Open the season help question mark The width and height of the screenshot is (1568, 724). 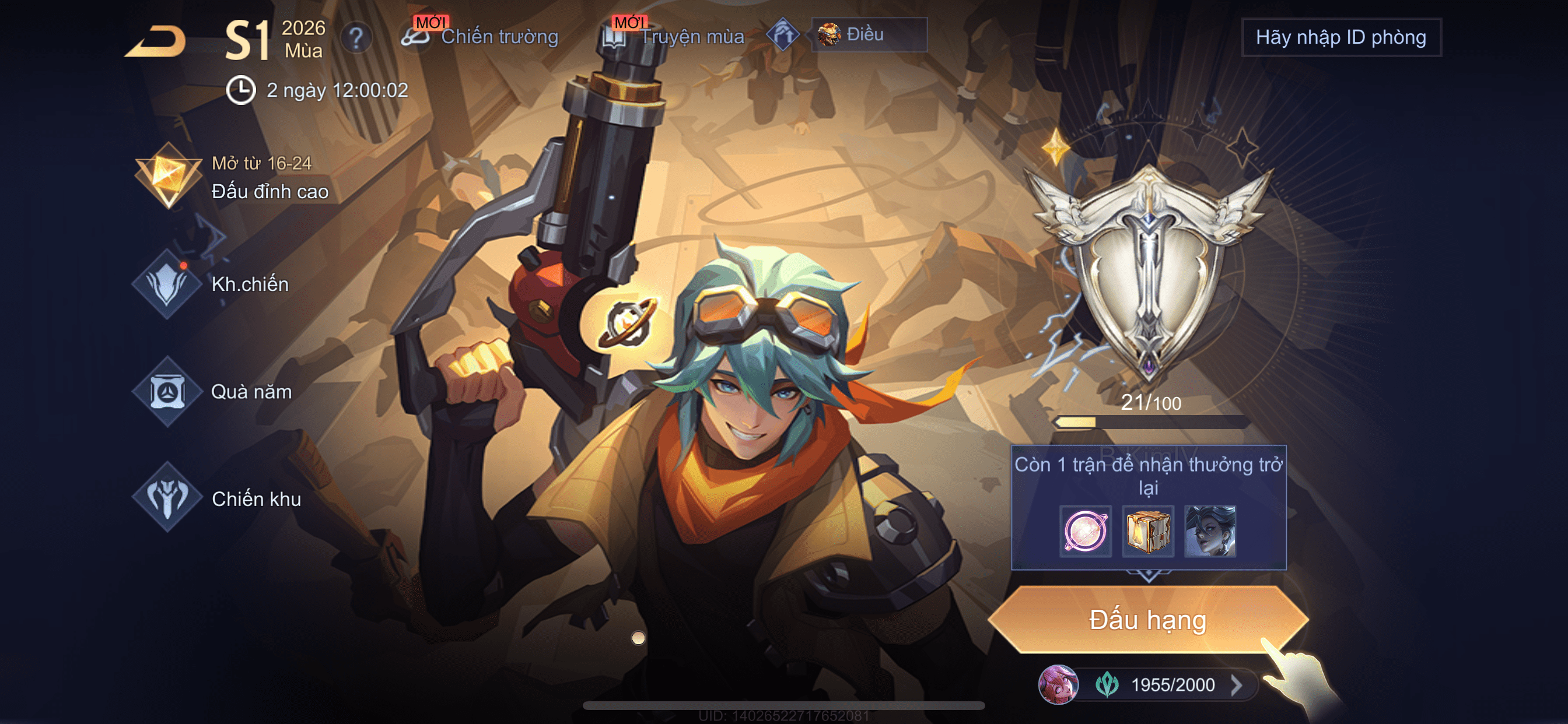tap(356, 38)
